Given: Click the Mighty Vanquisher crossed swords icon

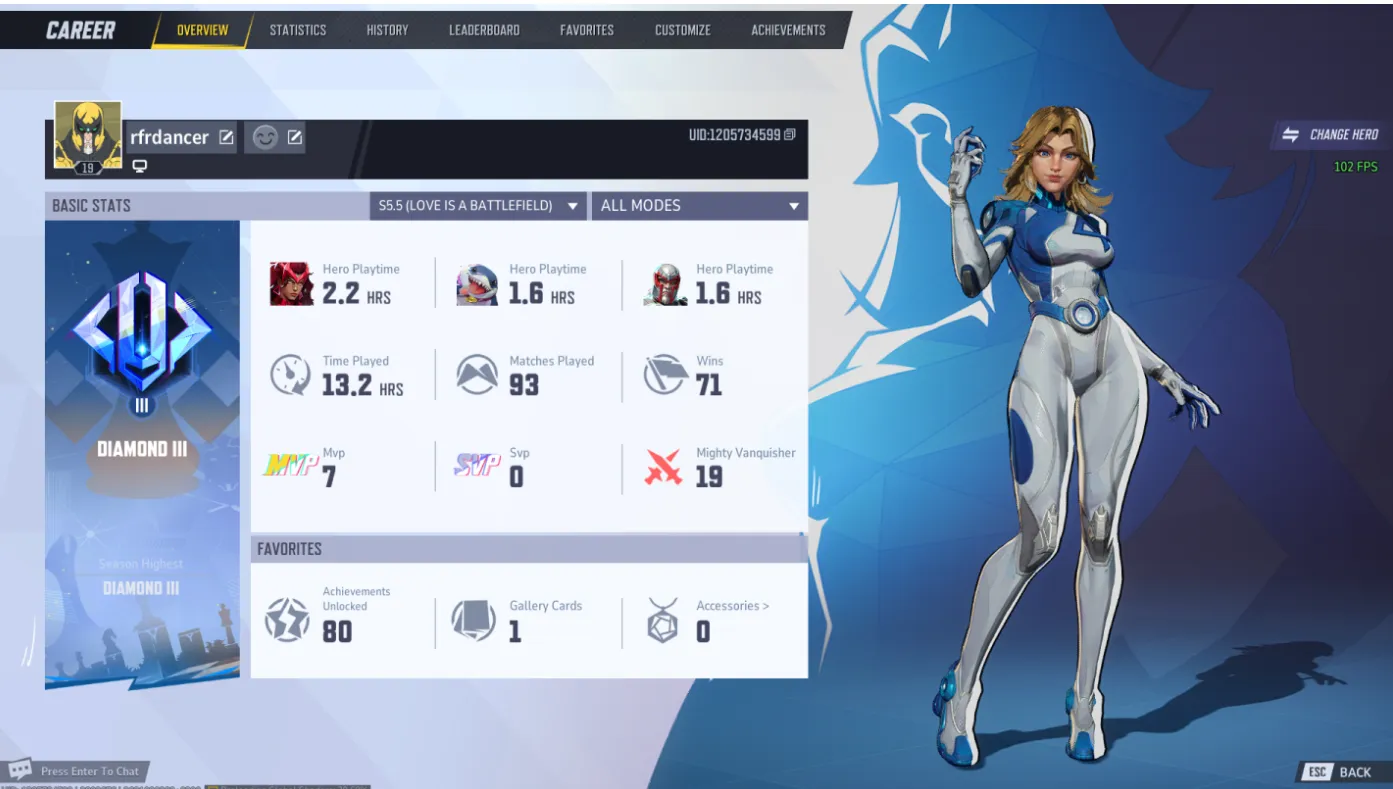Looking at the screenshot, I should (664, 466).
